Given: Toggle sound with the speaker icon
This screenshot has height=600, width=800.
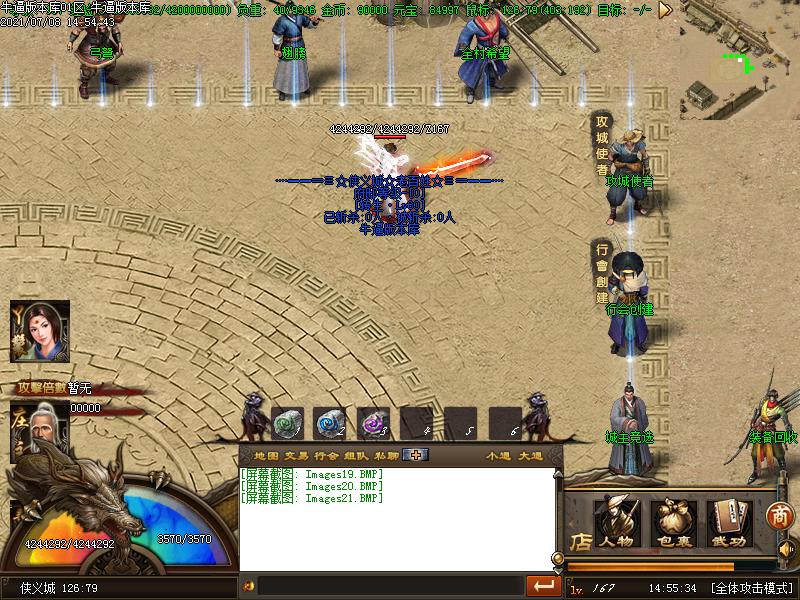Looking at the screenshot, I should tap(785, 549).
